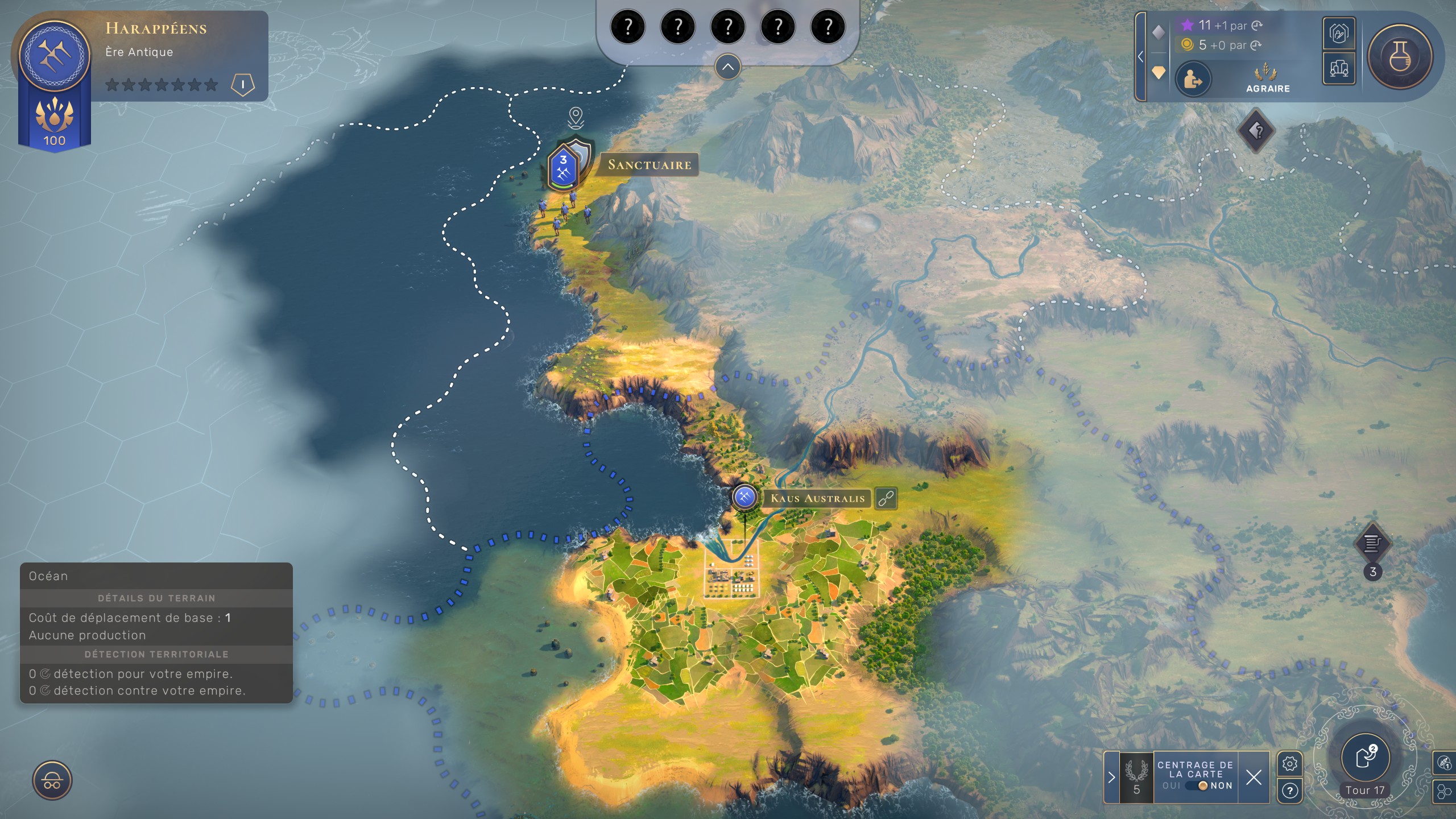Click the end turn button above Tour 17
This screenshot has height=819, width=1456.
(1365, 757)
